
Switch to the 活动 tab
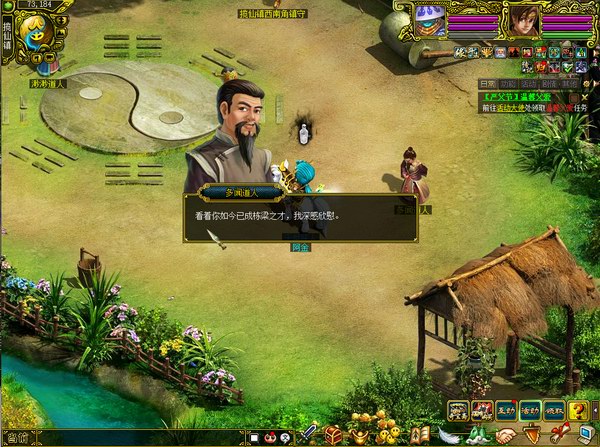click(529, 83)
